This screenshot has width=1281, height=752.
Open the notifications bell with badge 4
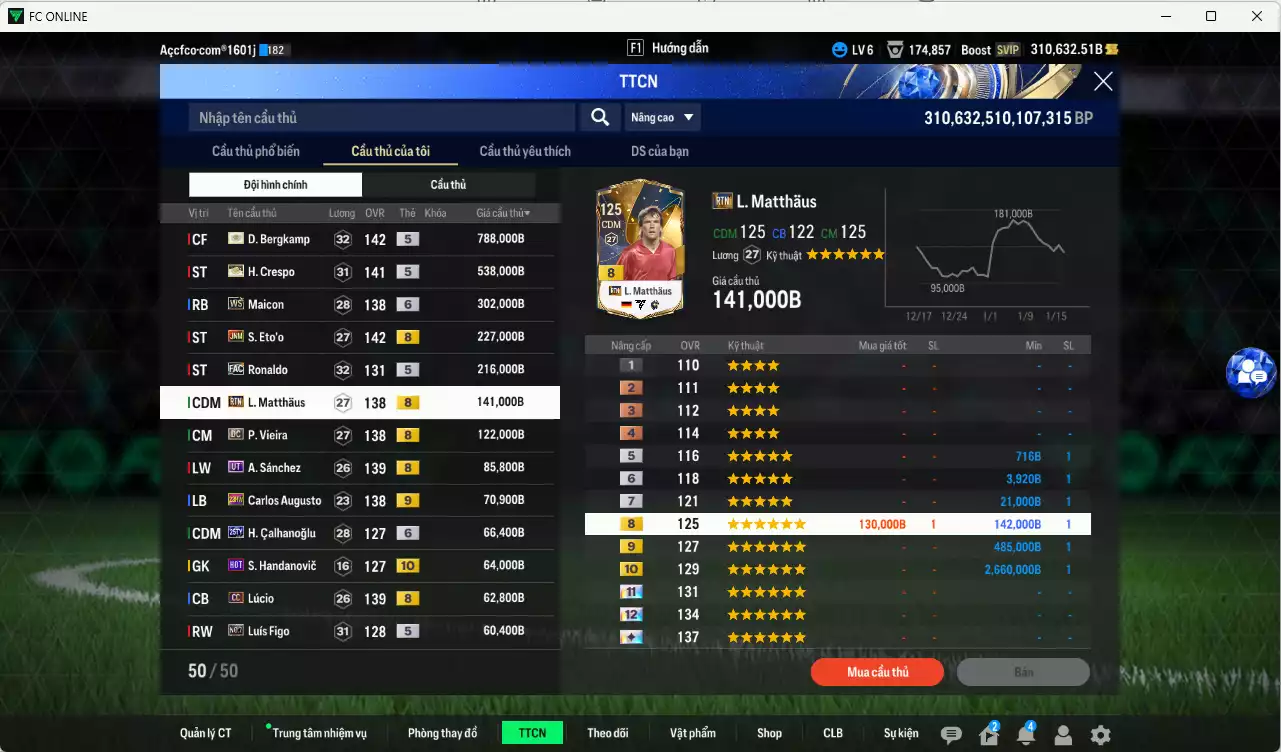1025,732
